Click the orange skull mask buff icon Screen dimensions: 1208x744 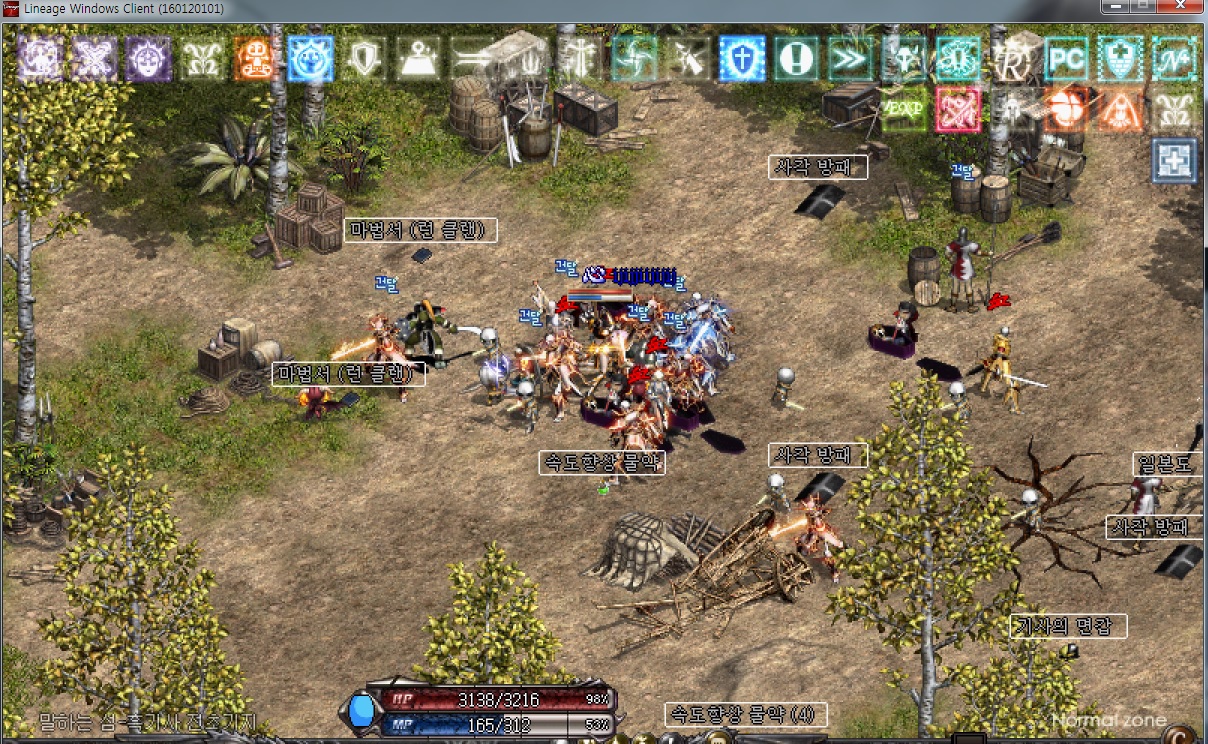coord(255,59)
